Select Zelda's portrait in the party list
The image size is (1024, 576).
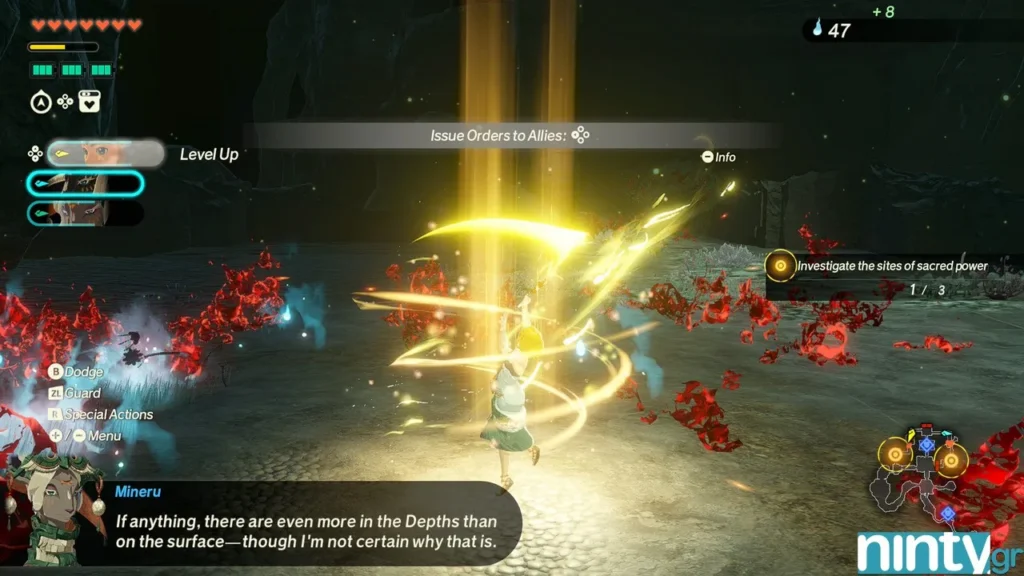104,153
